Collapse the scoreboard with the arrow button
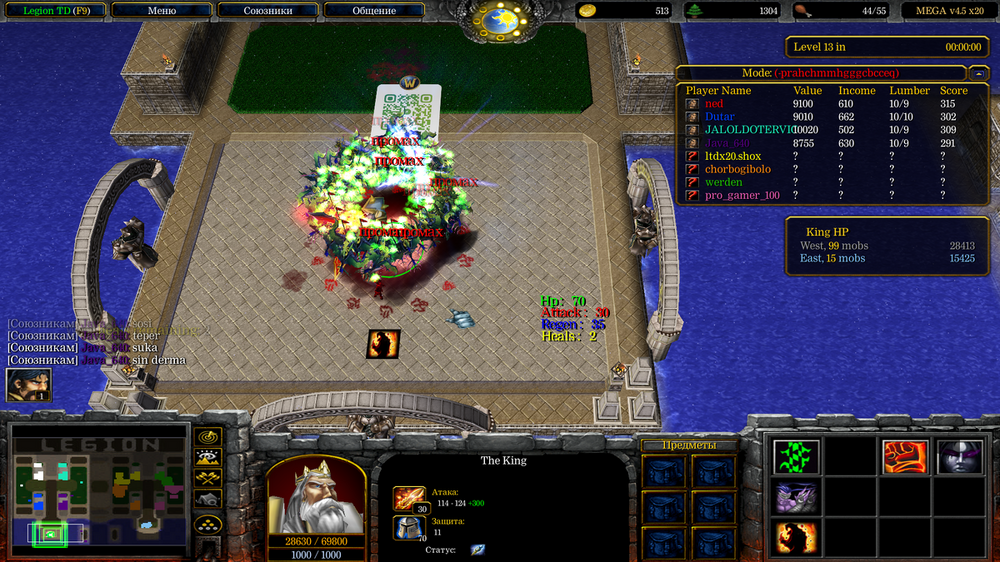 pos(977,73)
